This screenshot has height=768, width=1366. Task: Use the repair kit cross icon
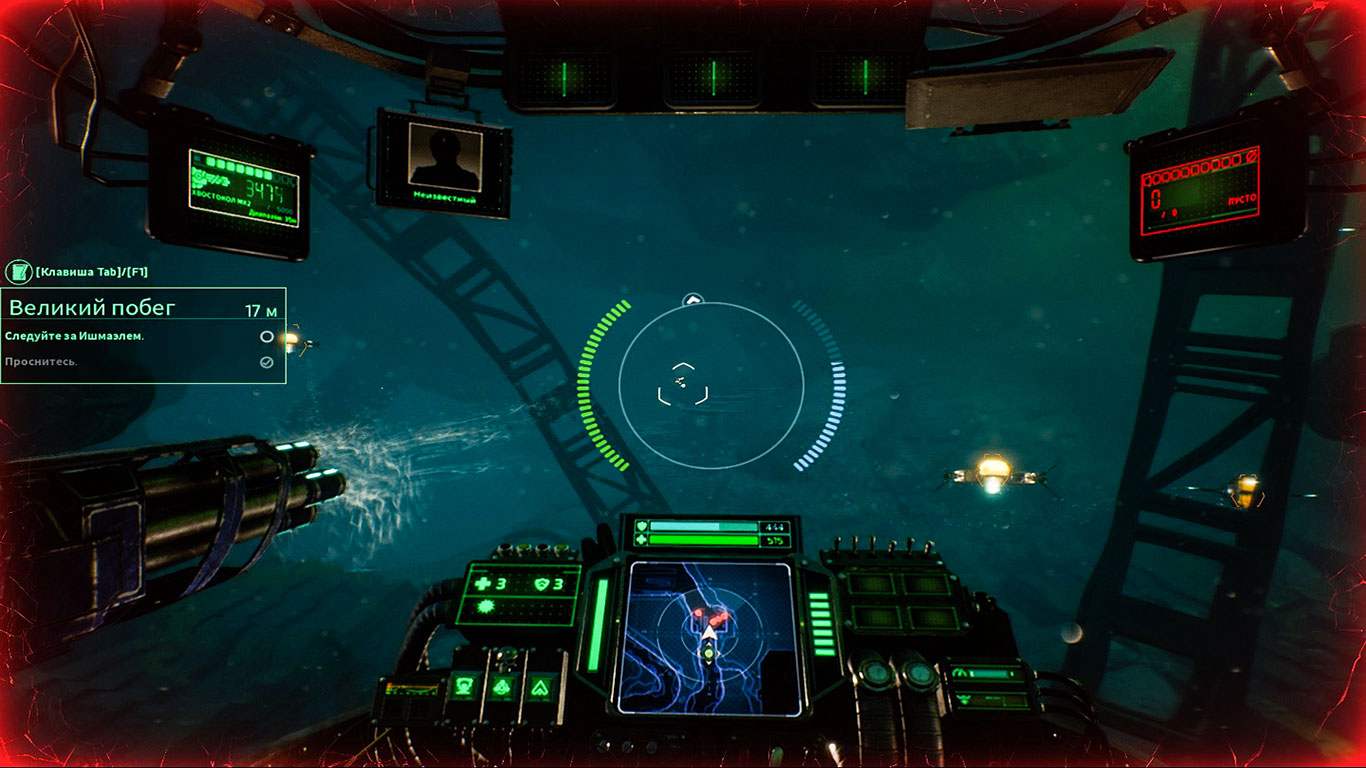click(x=484, y=584)
